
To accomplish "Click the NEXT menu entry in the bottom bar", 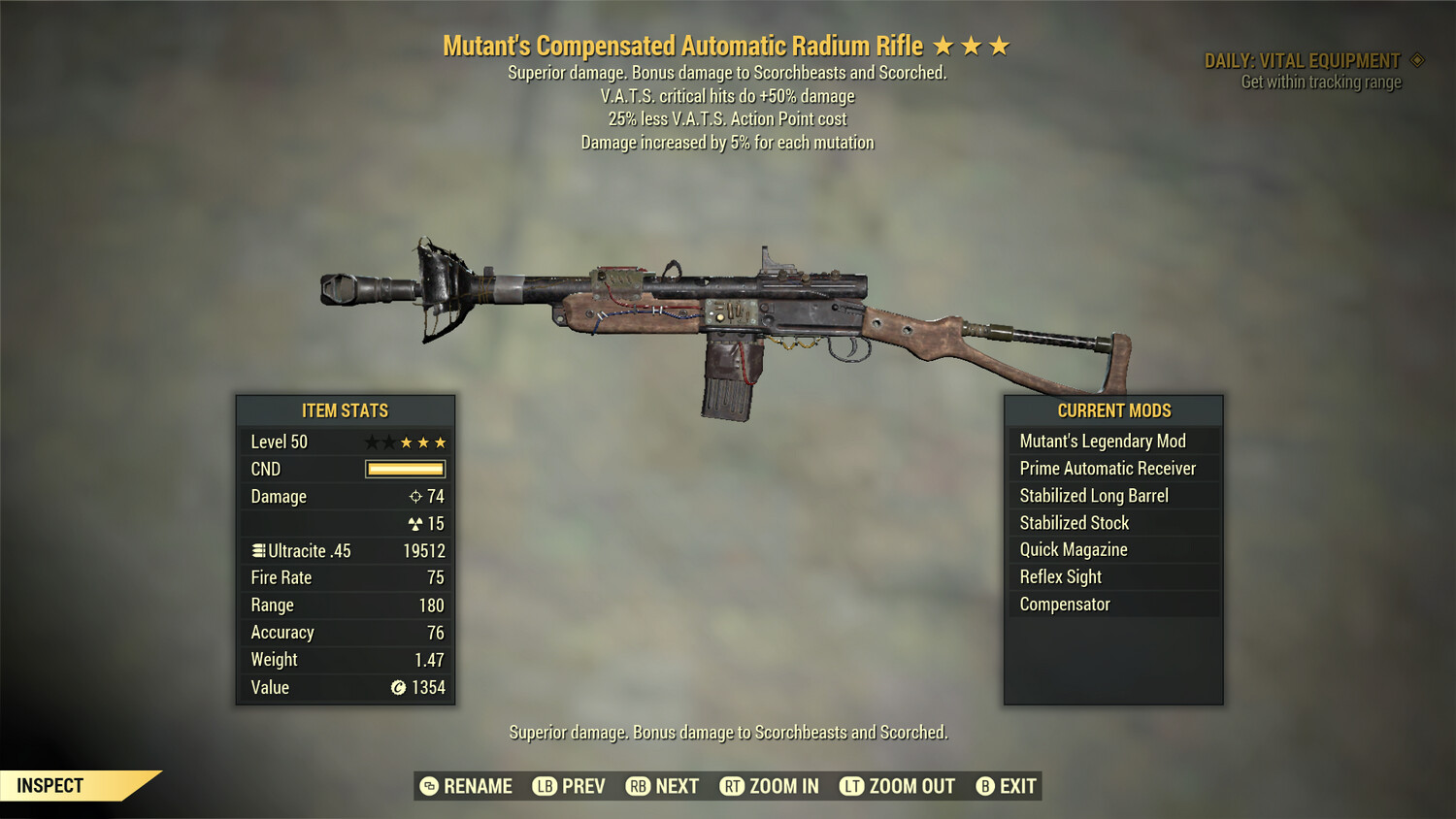I will 677,786.
